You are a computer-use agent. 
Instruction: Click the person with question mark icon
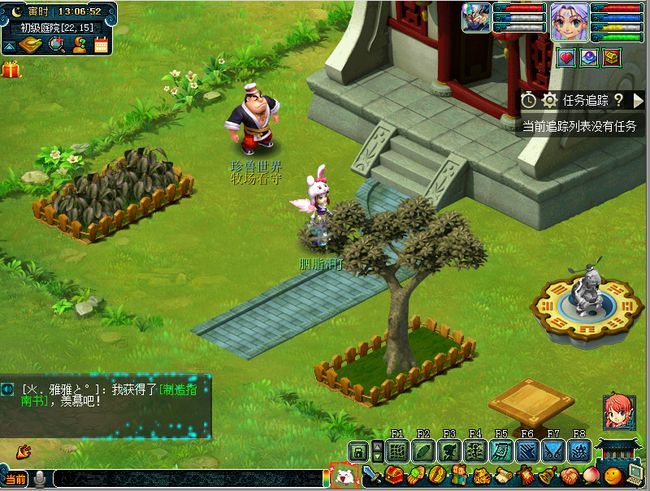pyautogui.click(x=78, y=45)
